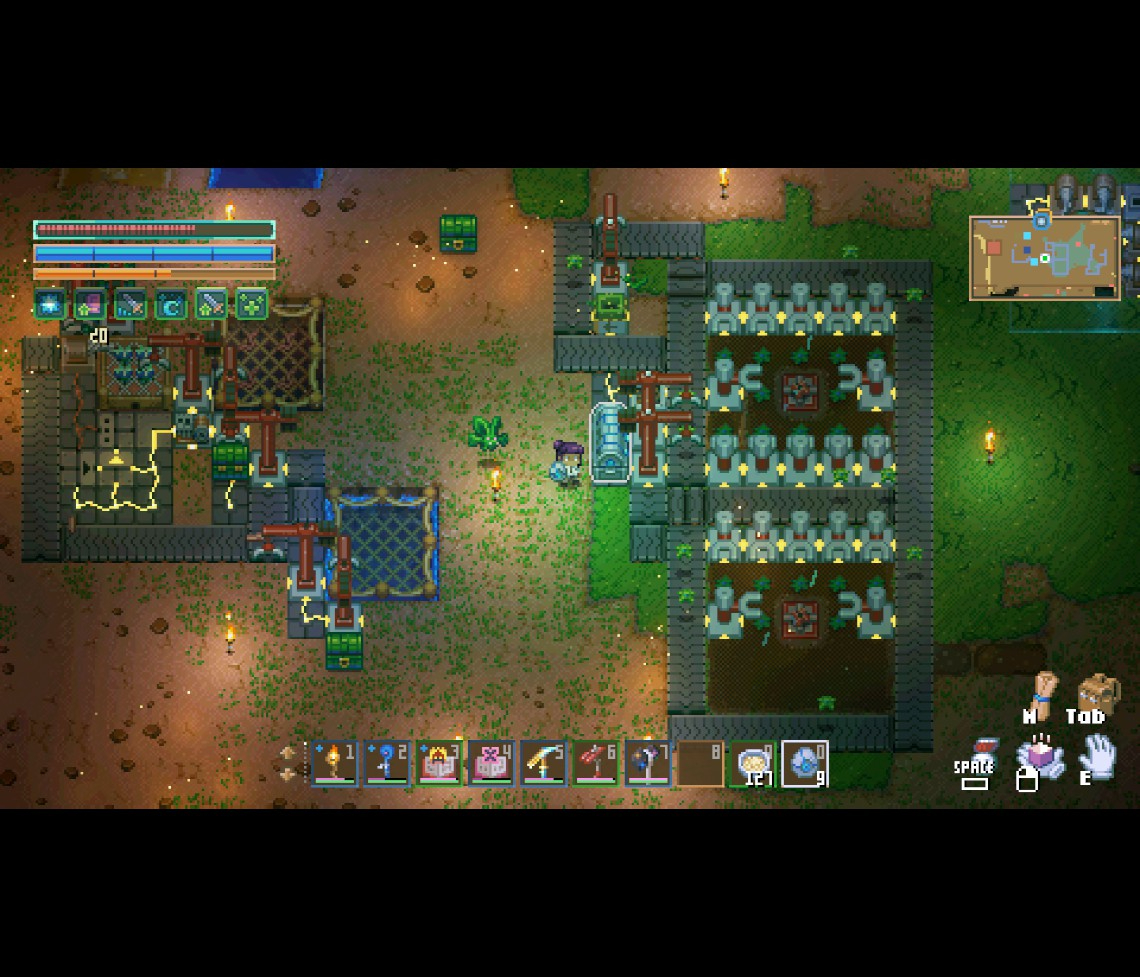This screenshot has width=1140, height=977.
Task: Select the red tool in slot 6
Action: 595,764
